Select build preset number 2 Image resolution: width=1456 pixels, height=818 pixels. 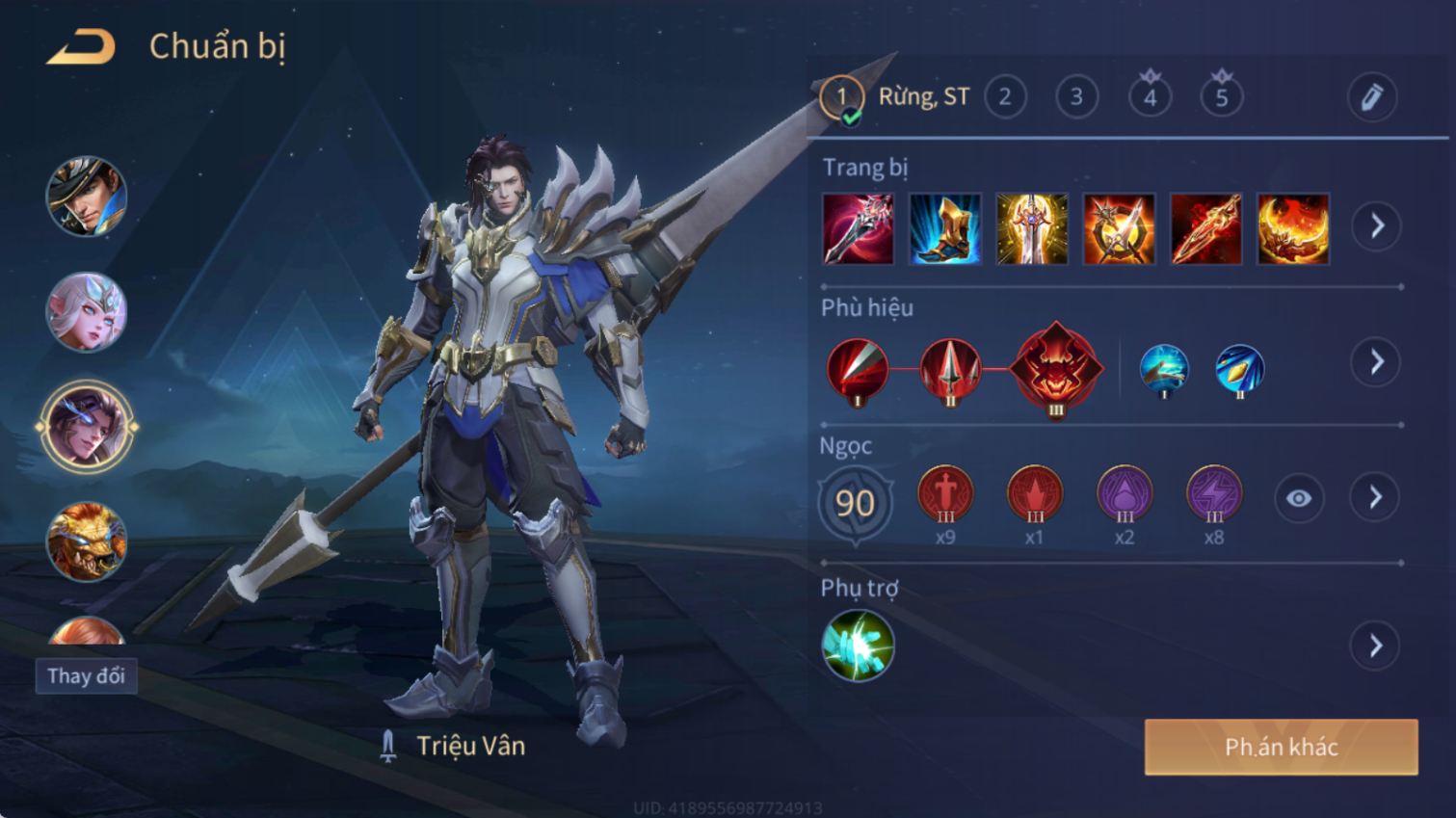click(x=1005, y=97)
